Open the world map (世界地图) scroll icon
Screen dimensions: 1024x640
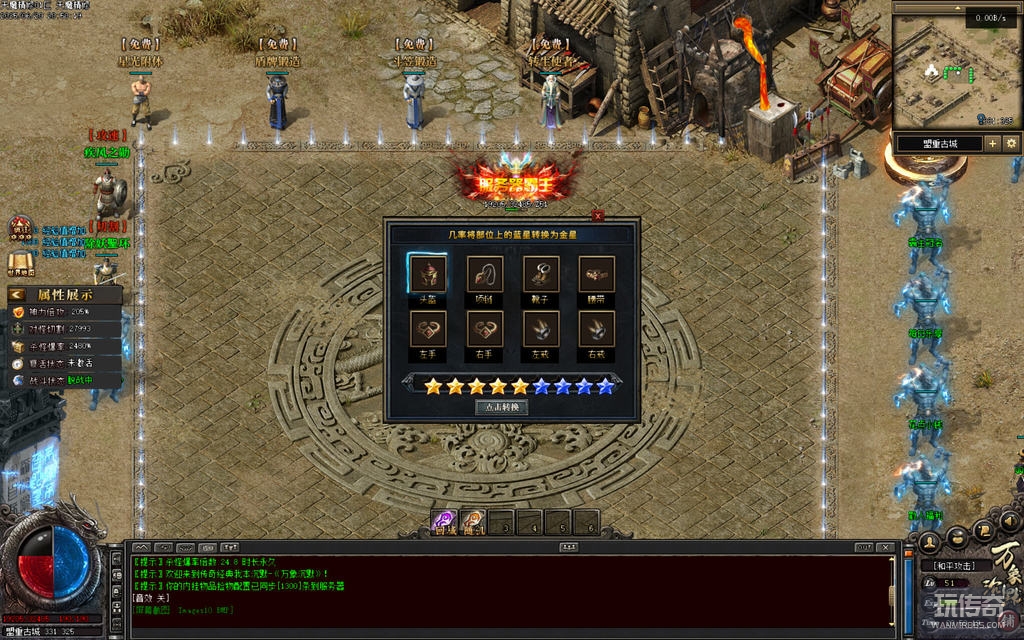click(21, 263)
